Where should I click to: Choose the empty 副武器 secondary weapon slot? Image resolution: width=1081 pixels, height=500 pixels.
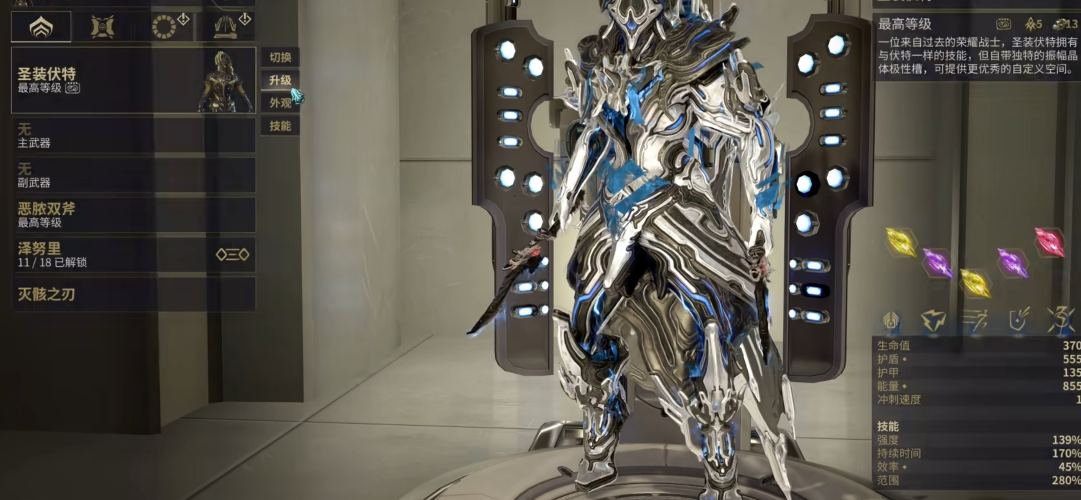tap(133, 175)
